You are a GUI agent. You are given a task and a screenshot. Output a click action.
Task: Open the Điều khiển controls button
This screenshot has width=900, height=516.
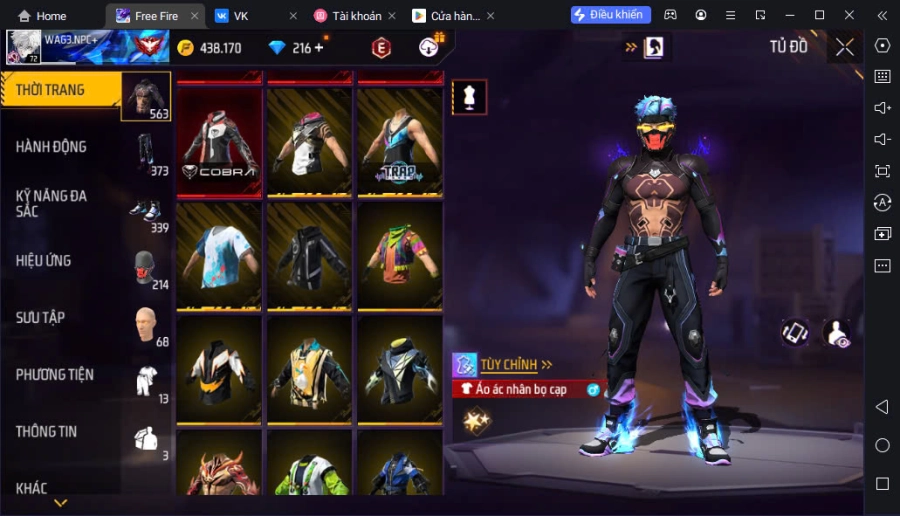pyautogui.click(x=610, y=15)
